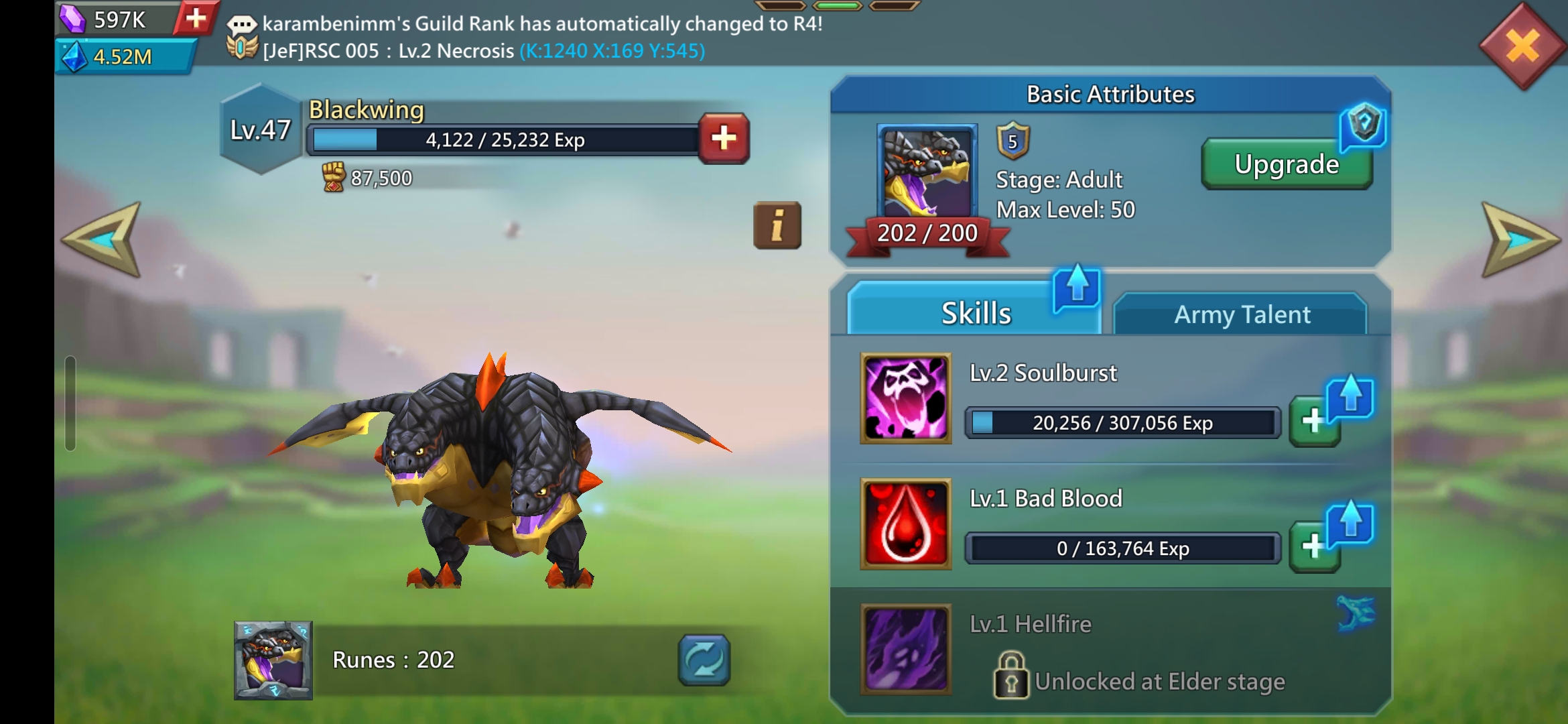Add experience to Blackwing's level bar

pyautogui.click(x=724, y=139)
